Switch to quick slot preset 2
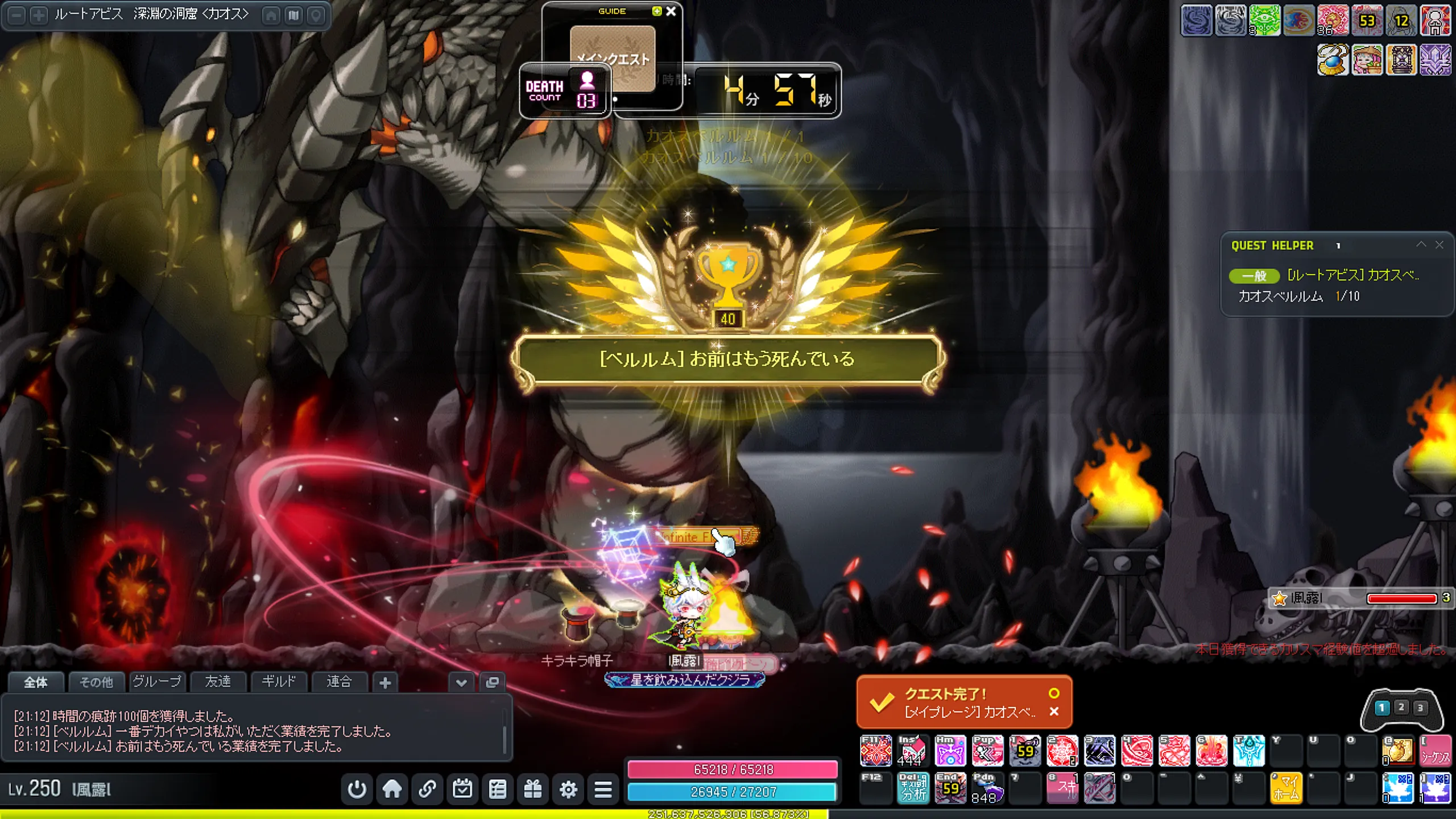 click(x=1401, y=708)
